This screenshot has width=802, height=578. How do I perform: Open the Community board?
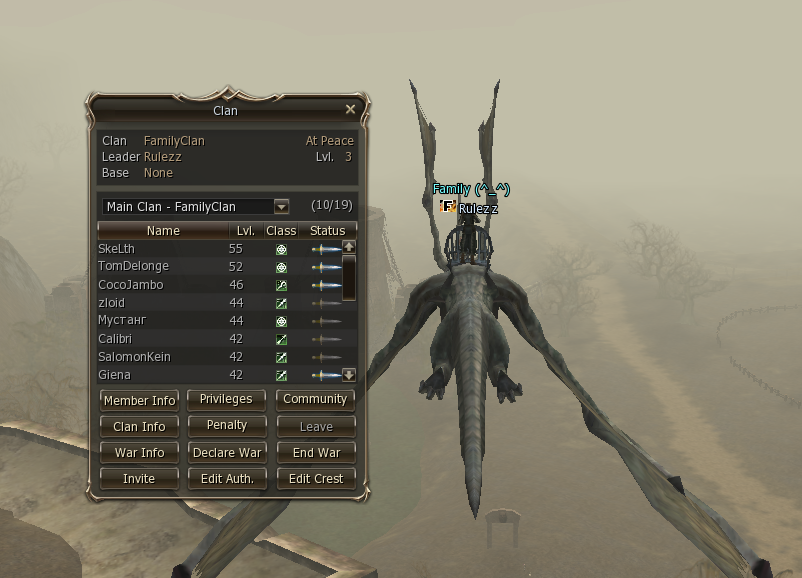pyautogui.click(x=315, y=399)
